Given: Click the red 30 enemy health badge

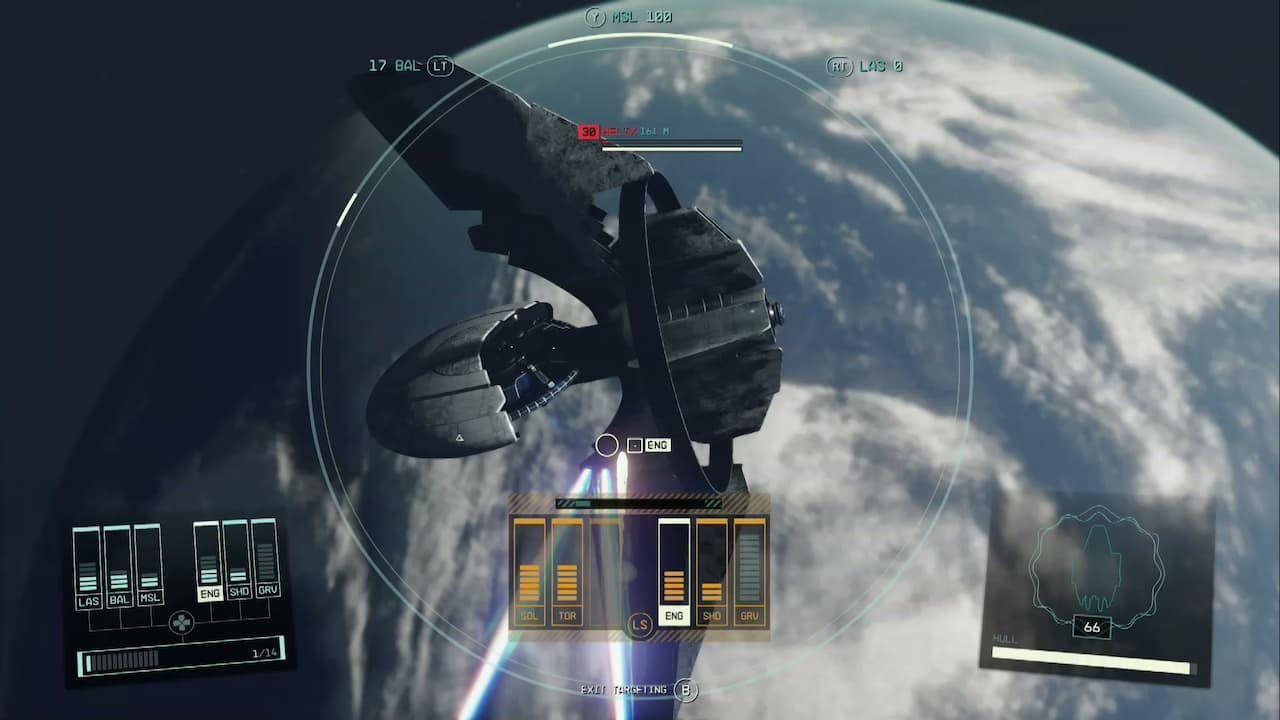Looking at the screenshot, I should coord(589,131).
